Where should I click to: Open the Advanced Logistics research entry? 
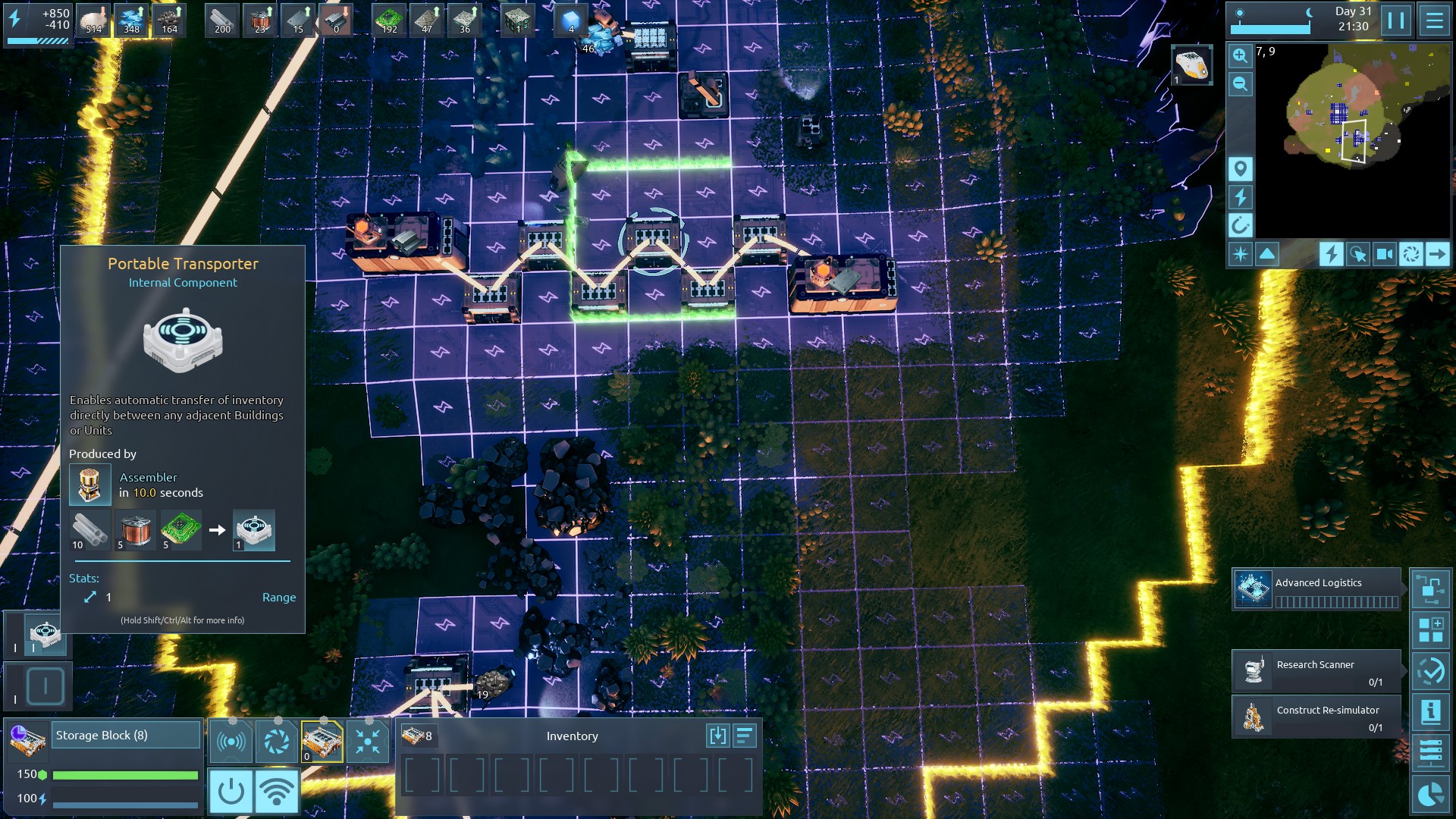pos(1316,589)
